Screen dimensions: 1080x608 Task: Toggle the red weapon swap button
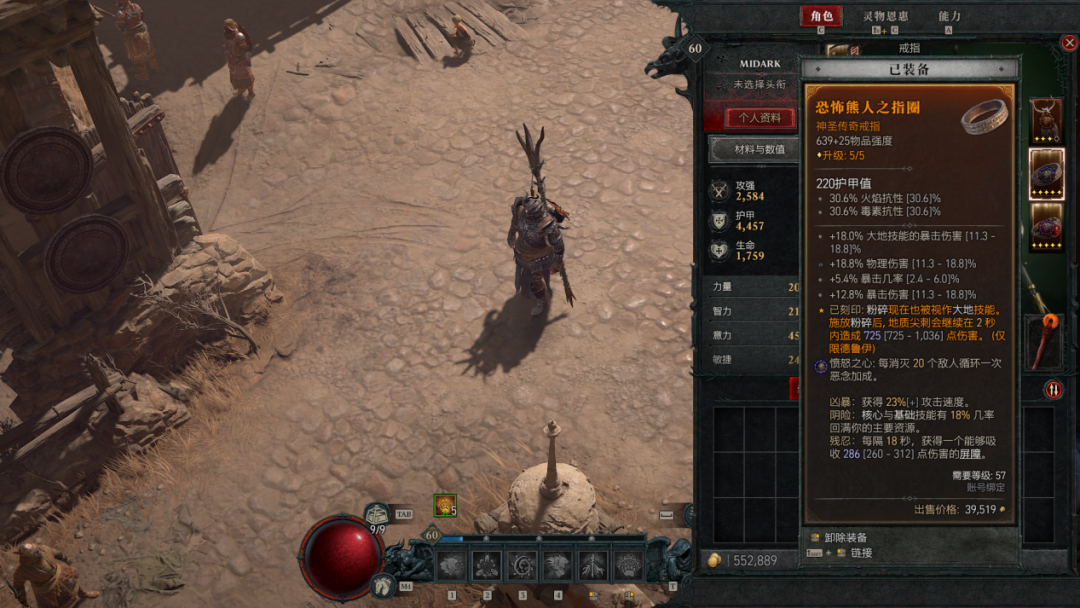click(x=1053, y=389)
